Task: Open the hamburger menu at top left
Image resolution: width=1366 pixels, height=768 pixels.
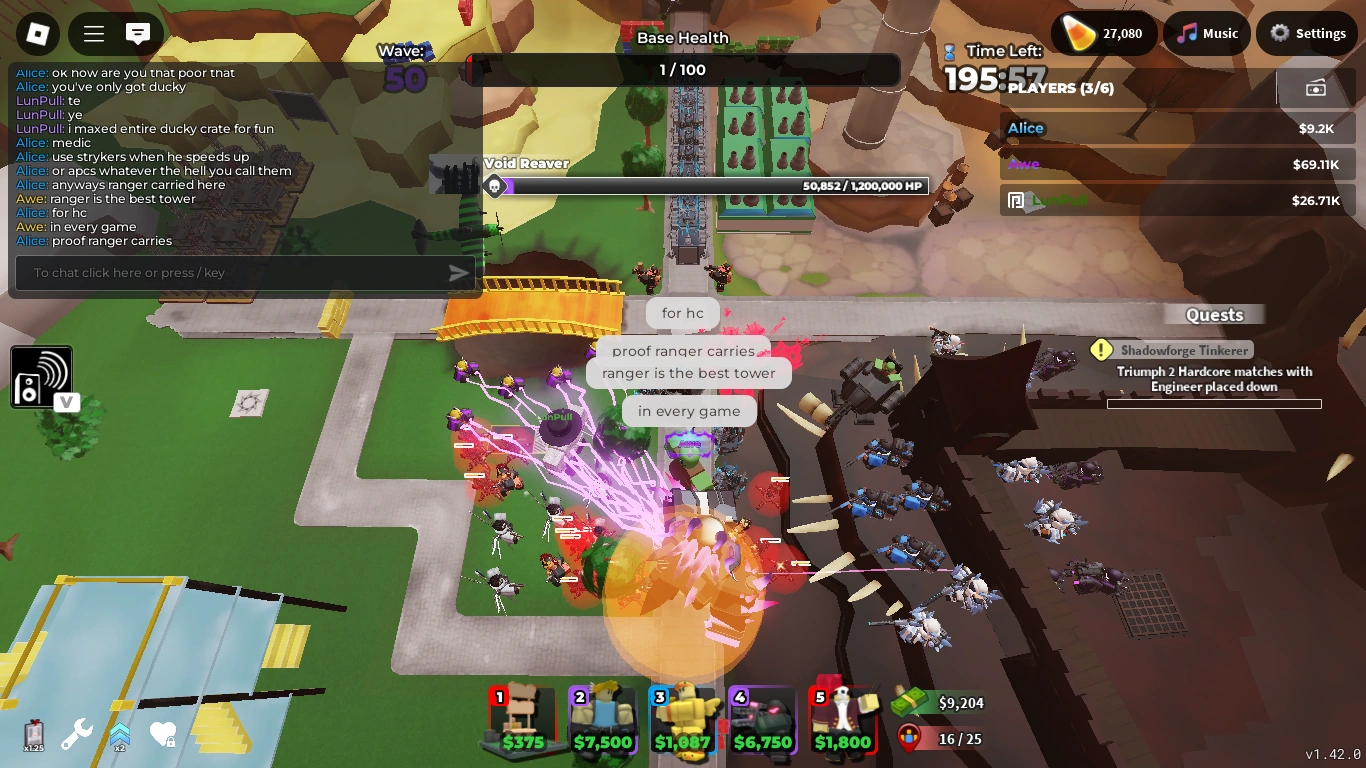Action: [x=92, y=33]
